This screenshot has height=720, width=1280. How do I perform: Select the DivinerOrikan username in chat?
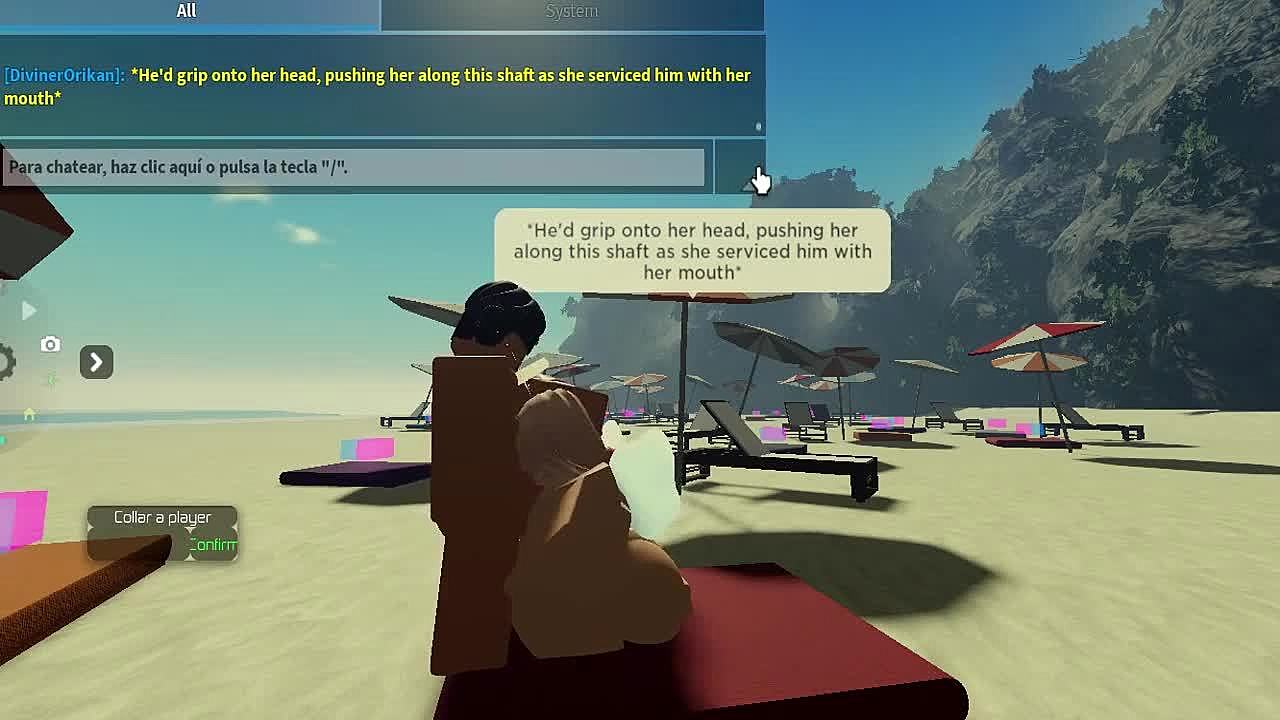[x=64, y=76]
